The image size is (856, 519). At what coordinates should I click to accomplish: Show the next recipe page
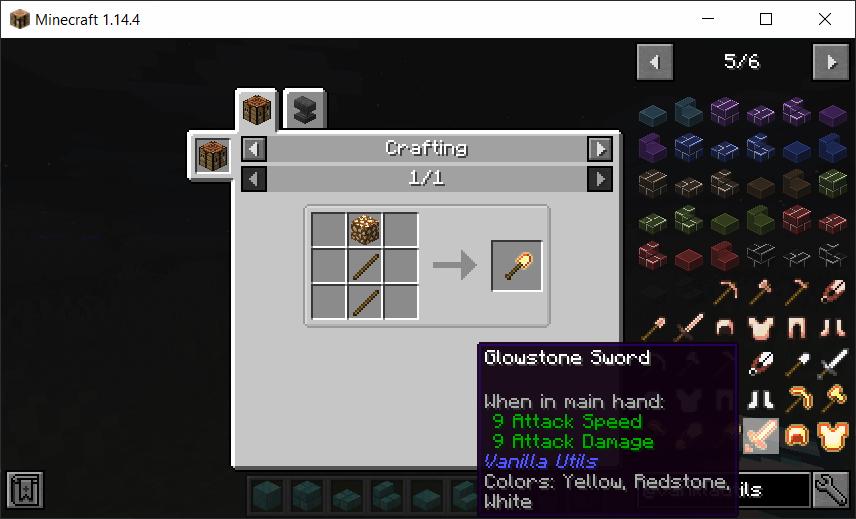[x=599, y=179]
